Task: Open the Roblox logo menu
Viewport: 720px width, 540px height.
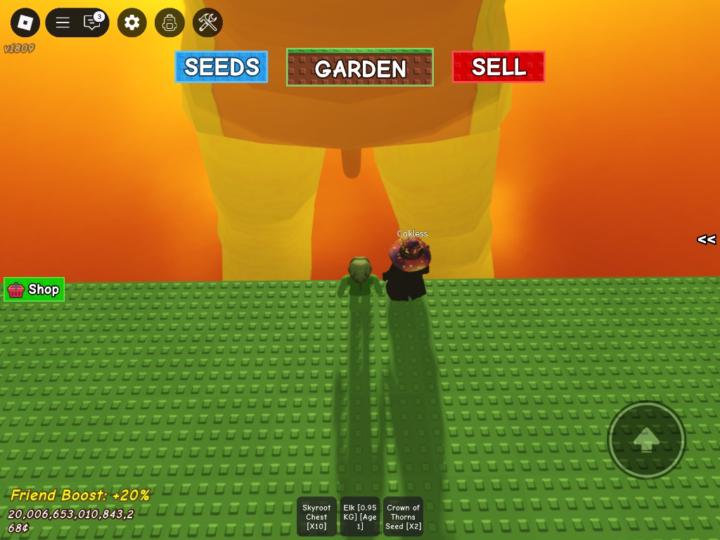Action: [24, 22]
